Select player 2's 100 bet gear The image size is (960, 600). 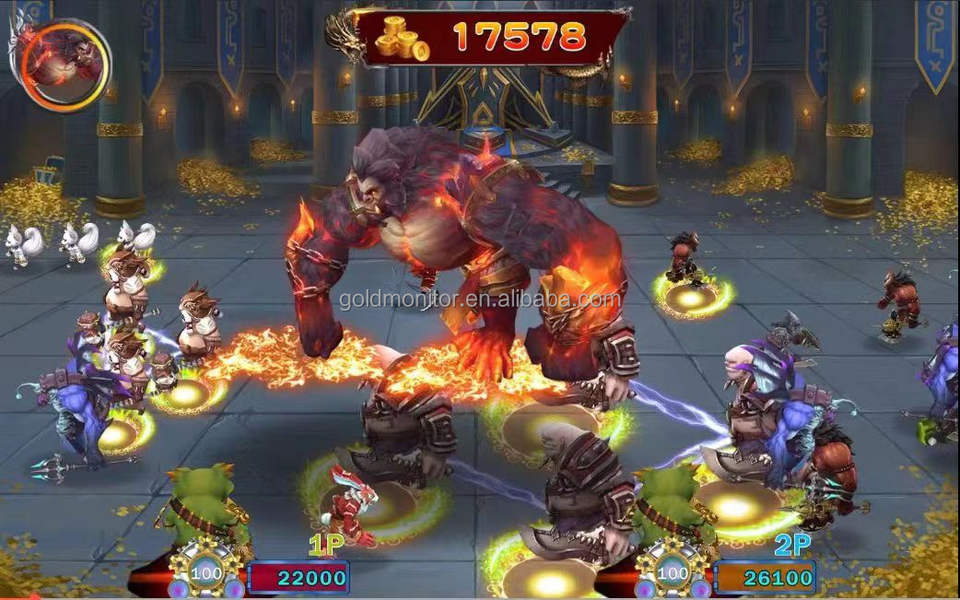click(x=674, y=574)
